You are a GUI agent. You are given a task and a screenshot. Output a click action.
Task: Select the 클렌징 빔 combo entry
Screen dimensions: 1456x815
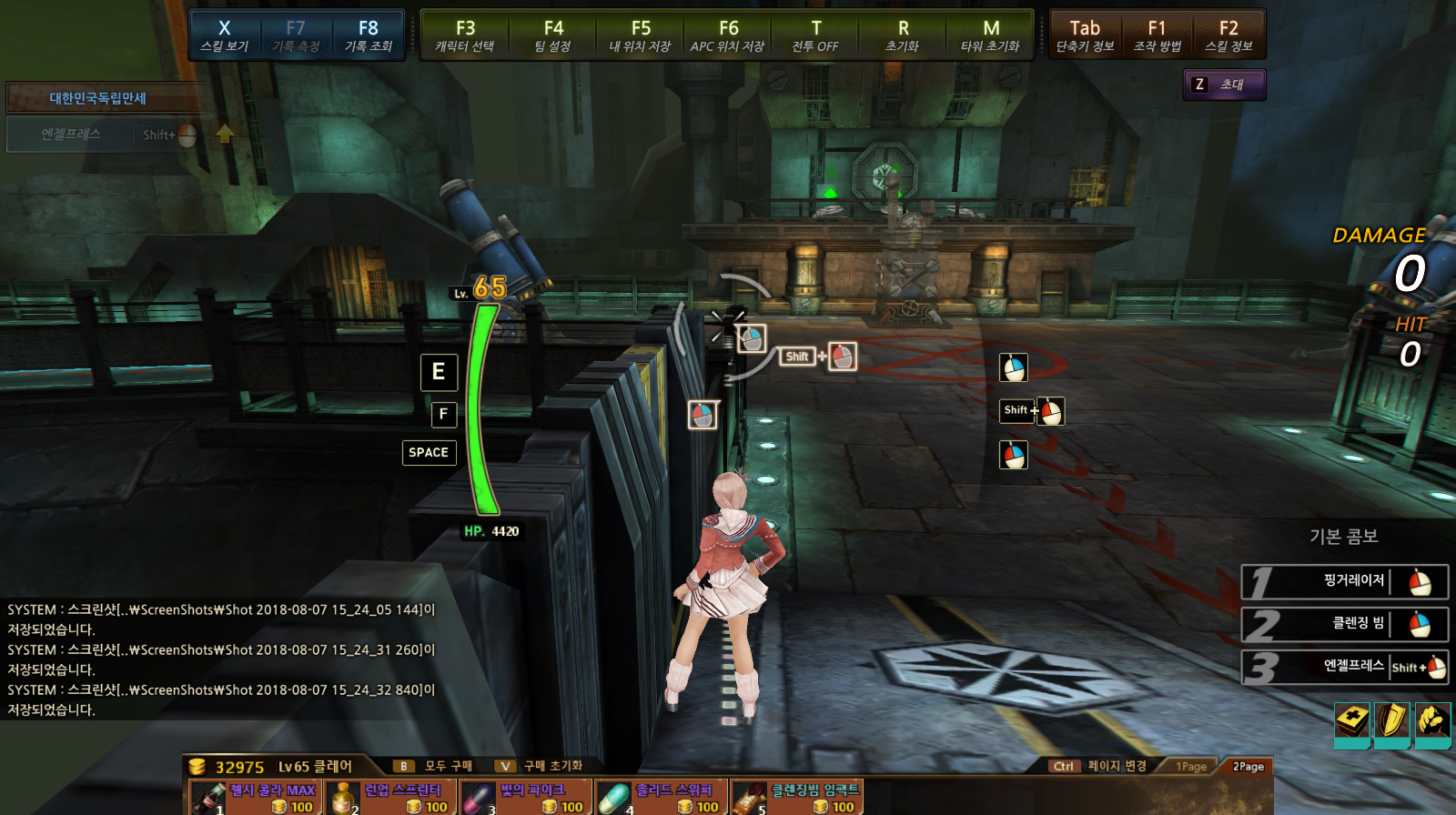[1345, 624]
